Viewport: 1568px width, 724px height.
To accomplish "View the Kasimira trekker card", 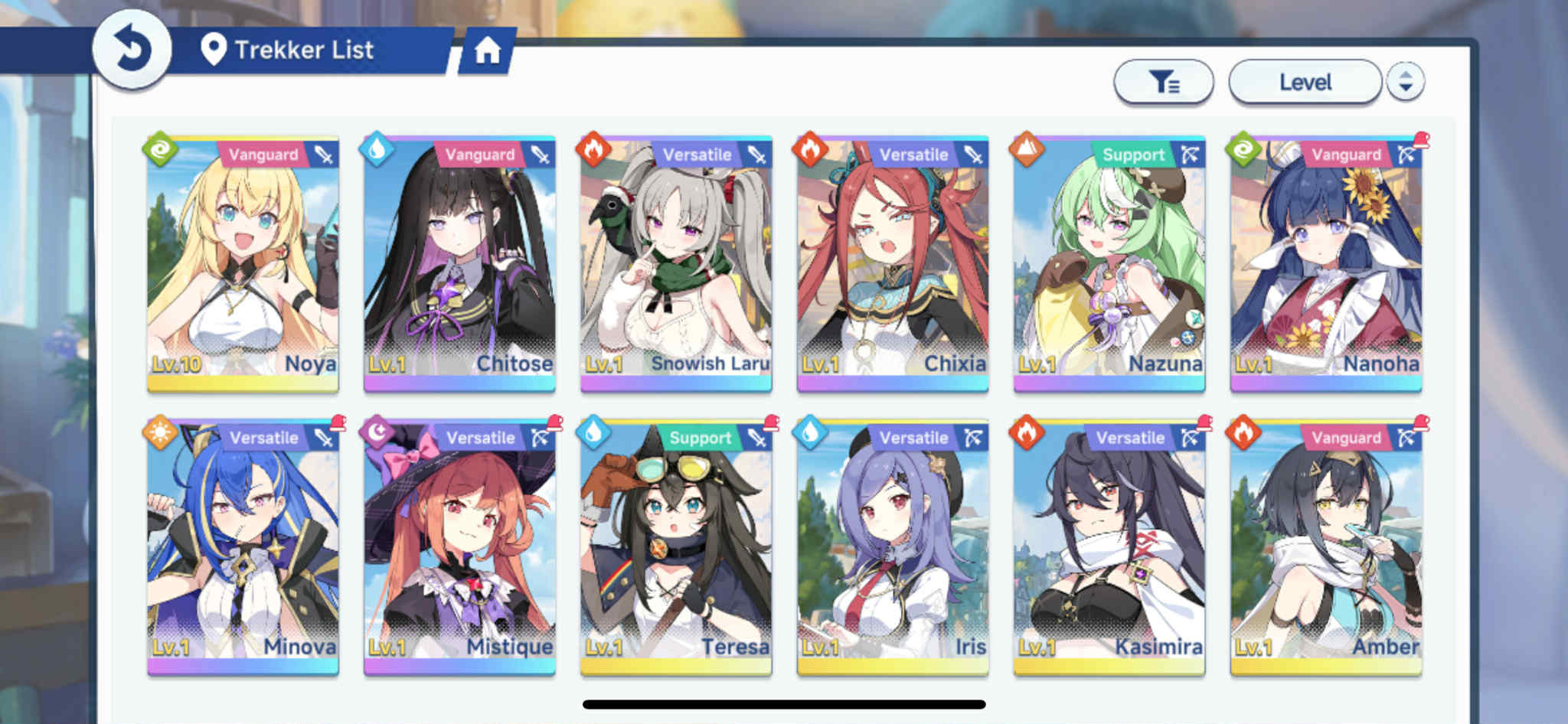I will coord(1109,547).
